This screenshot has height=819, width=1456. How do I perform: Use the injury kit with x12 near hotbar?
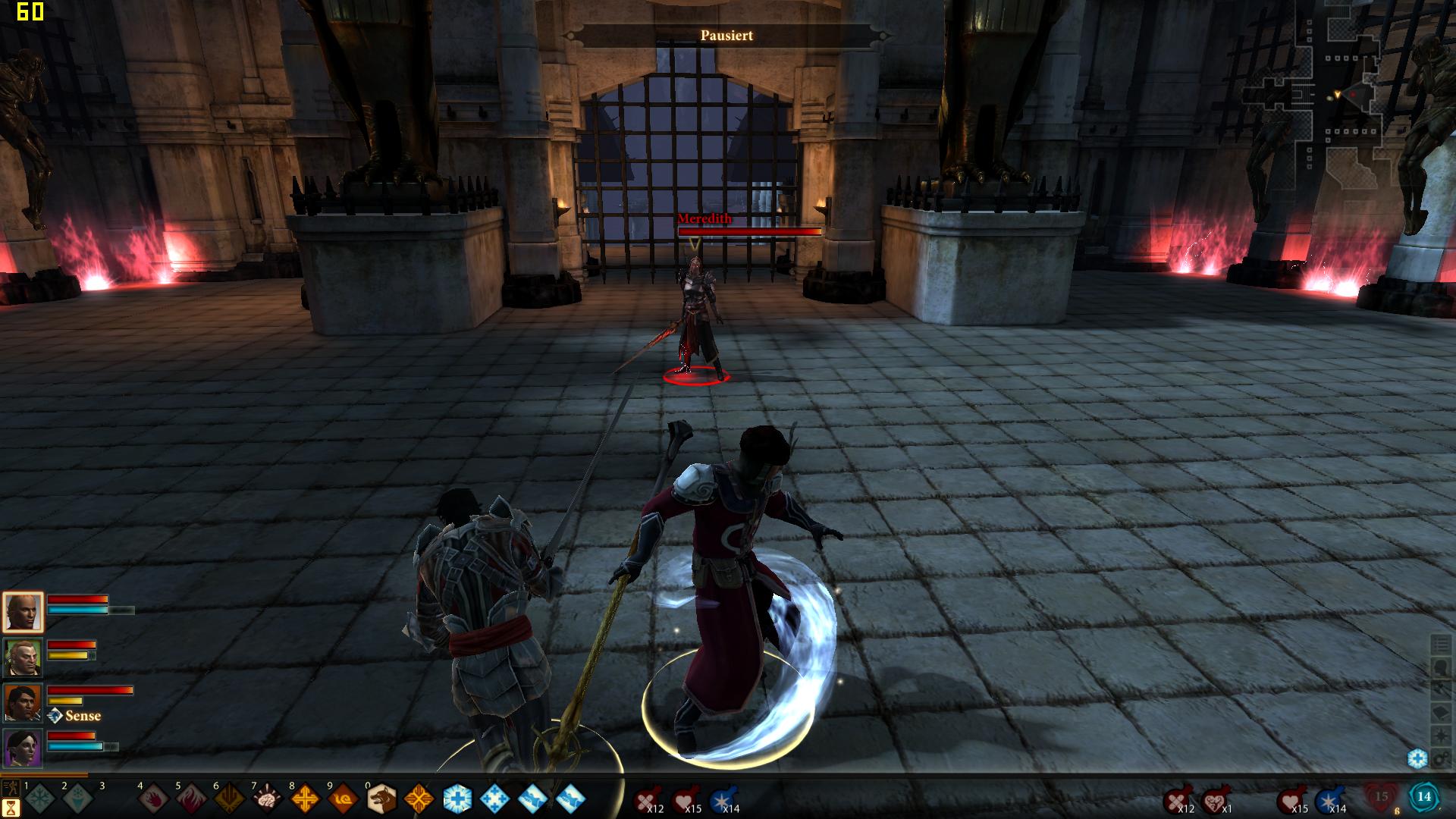coord(646,800)
